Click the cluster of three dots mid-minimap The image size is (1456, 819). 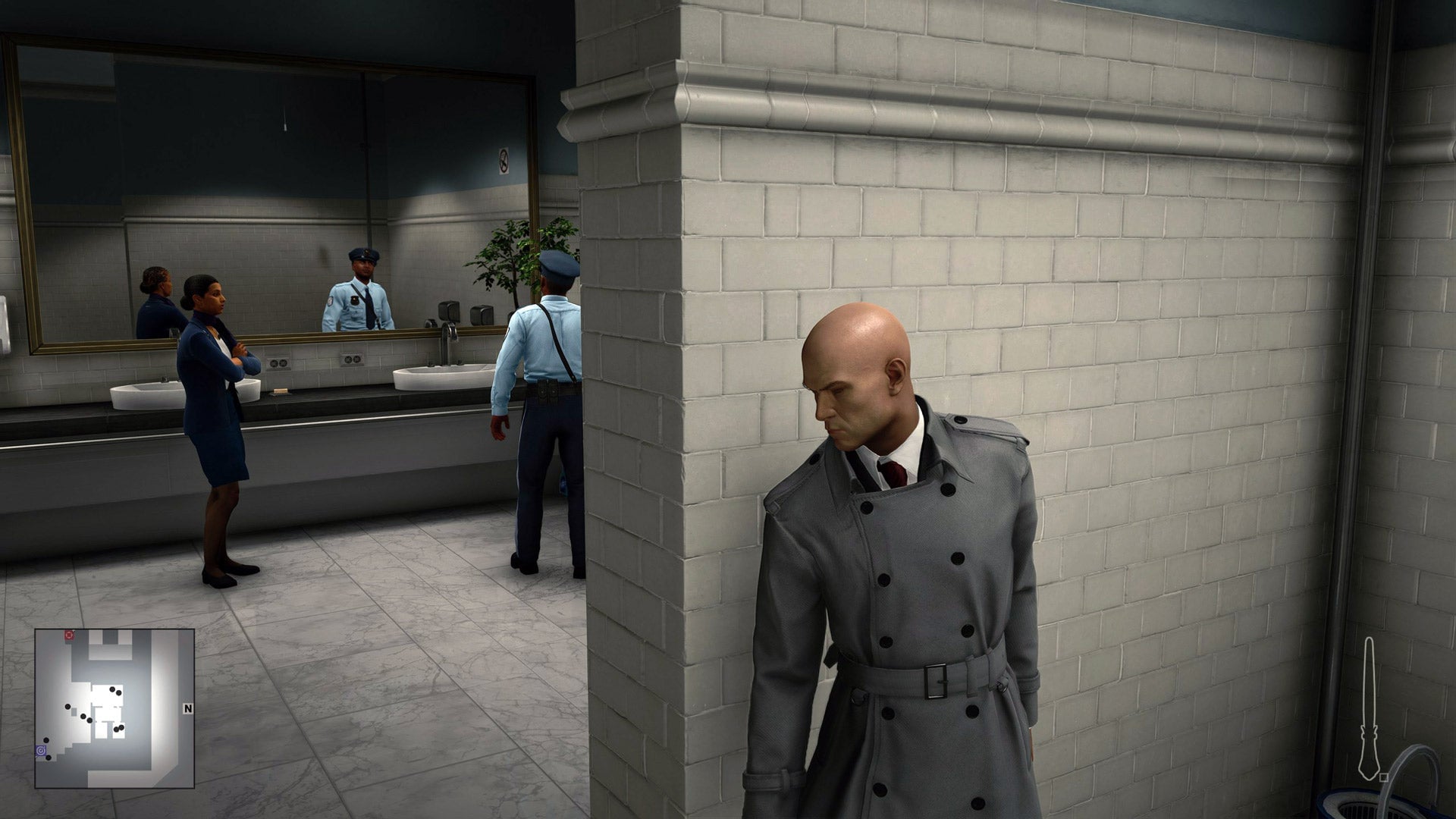[x=82, y=716]
